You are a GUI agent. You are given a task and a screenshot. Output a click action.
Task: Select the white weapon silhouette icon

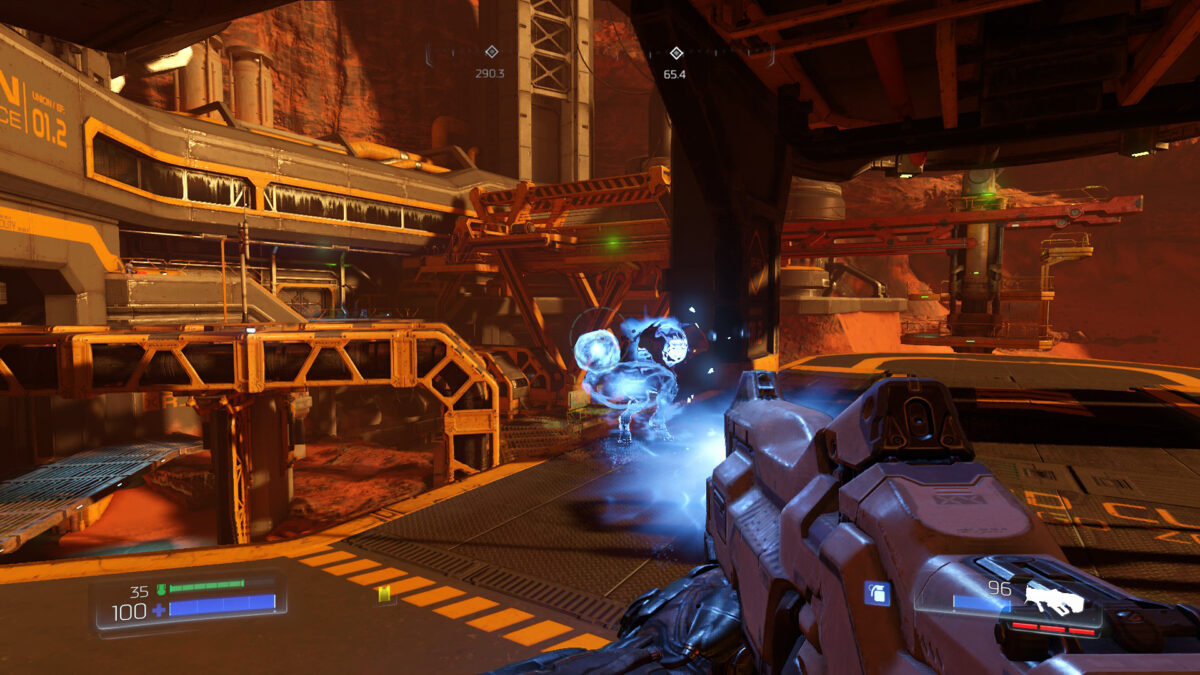[1053, 599]
